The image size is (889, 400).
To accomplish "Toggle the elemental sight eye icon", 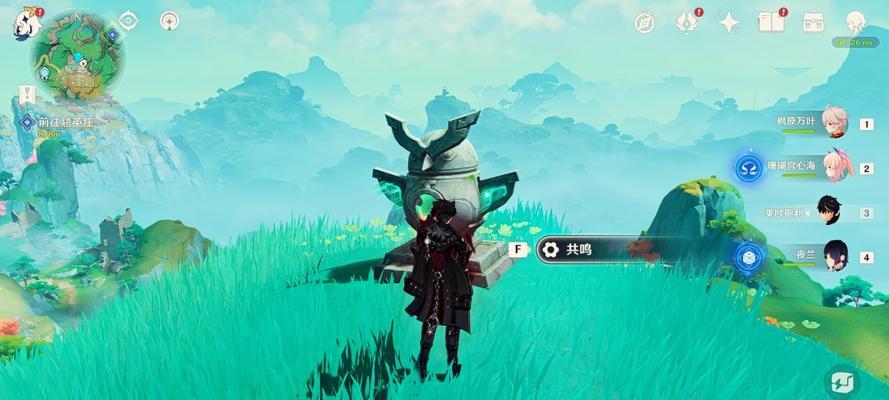I will click(129, 20).
